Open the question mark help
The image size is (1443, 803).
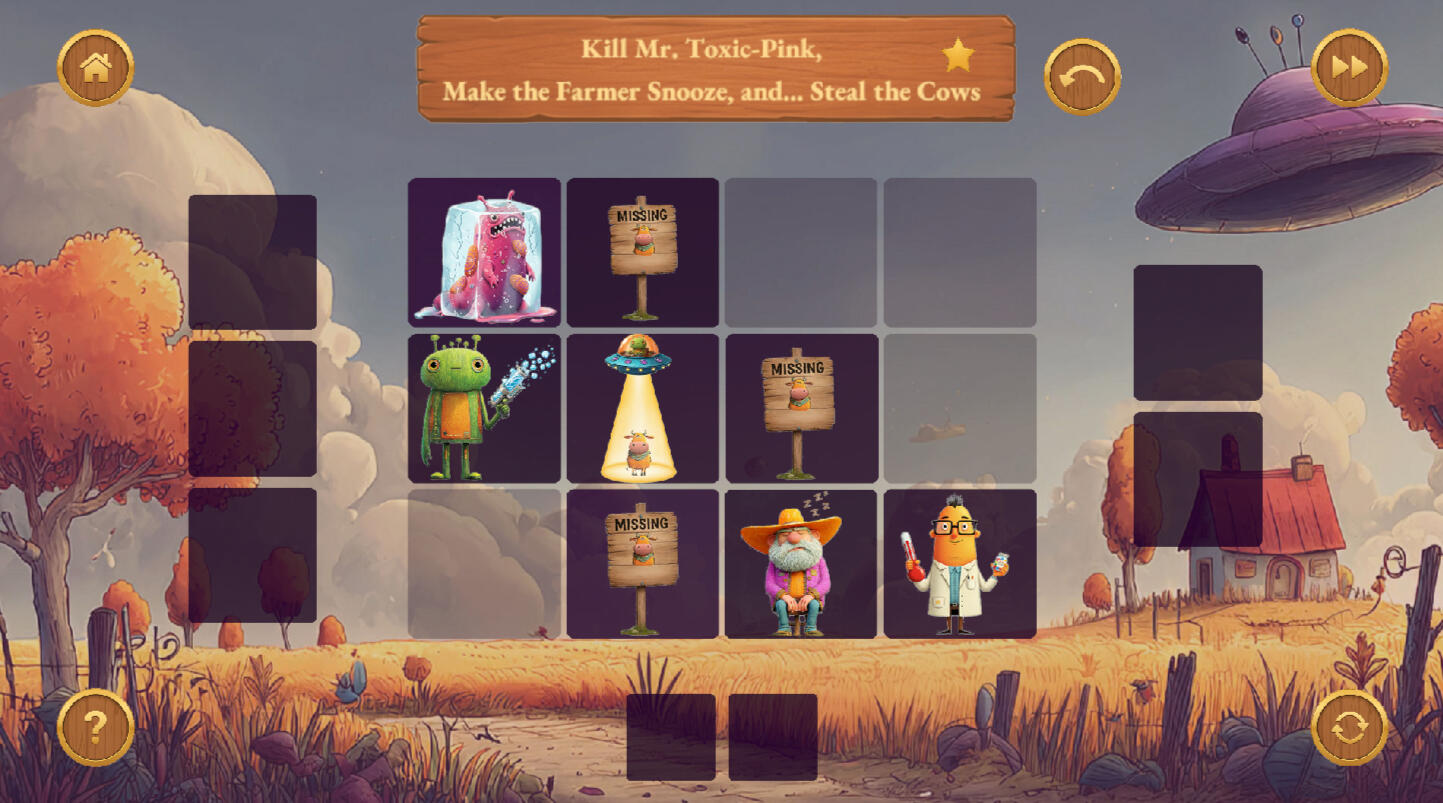[x=96, y=727]
